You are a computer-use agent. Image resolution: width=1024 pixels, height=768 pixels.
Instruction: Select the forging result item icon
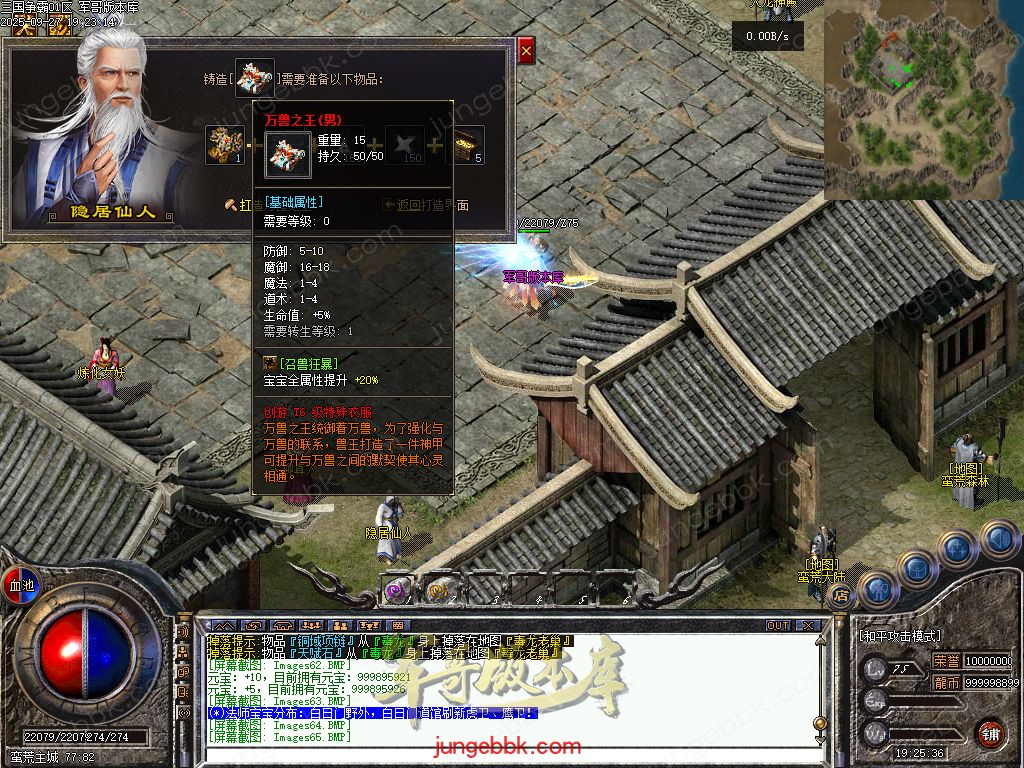coord(254,79)
